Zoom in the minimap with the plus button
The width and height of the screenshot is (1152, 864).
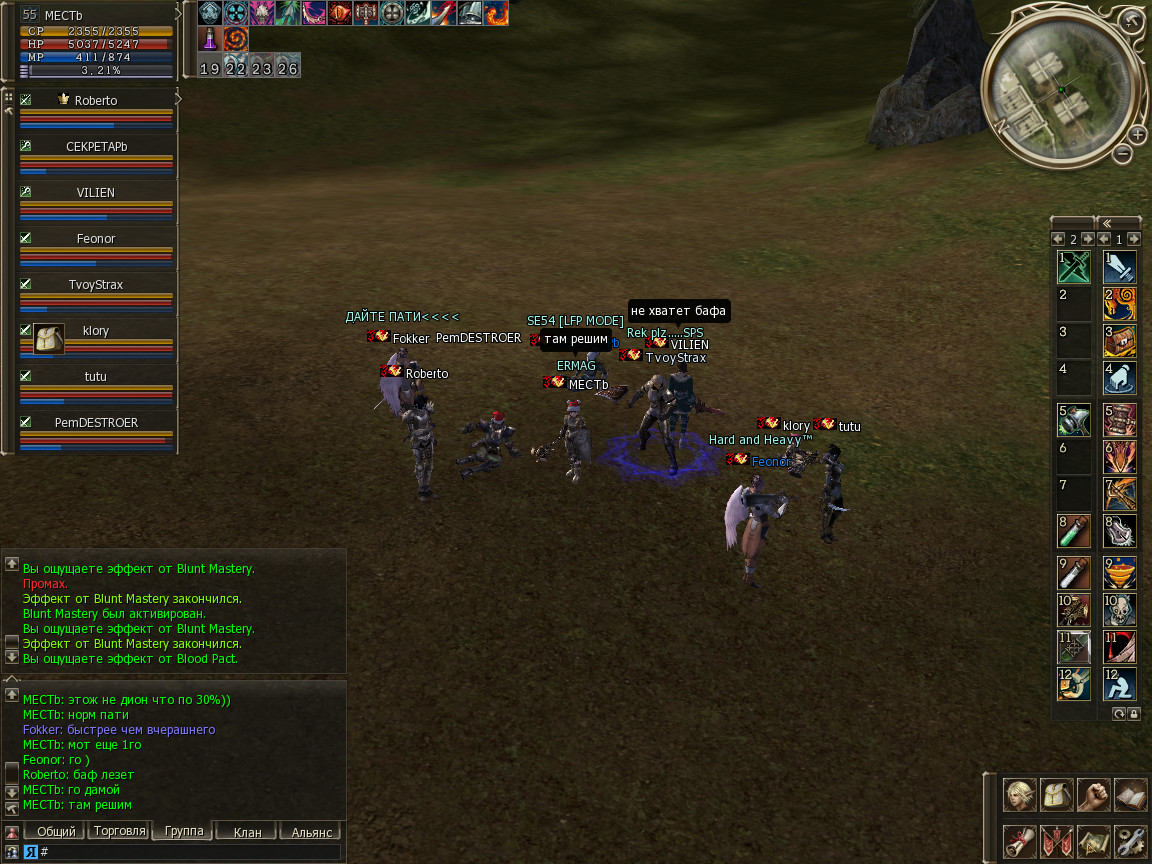tap(1138, 135)
